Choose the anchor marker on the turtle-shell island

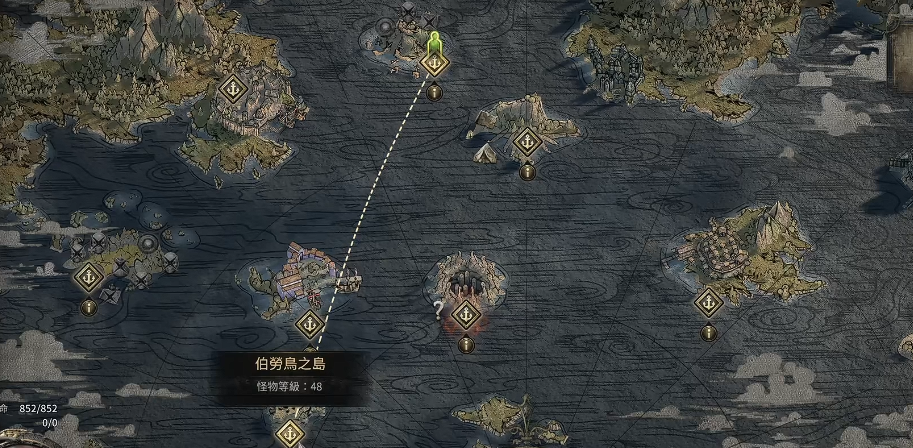[708, 301]
